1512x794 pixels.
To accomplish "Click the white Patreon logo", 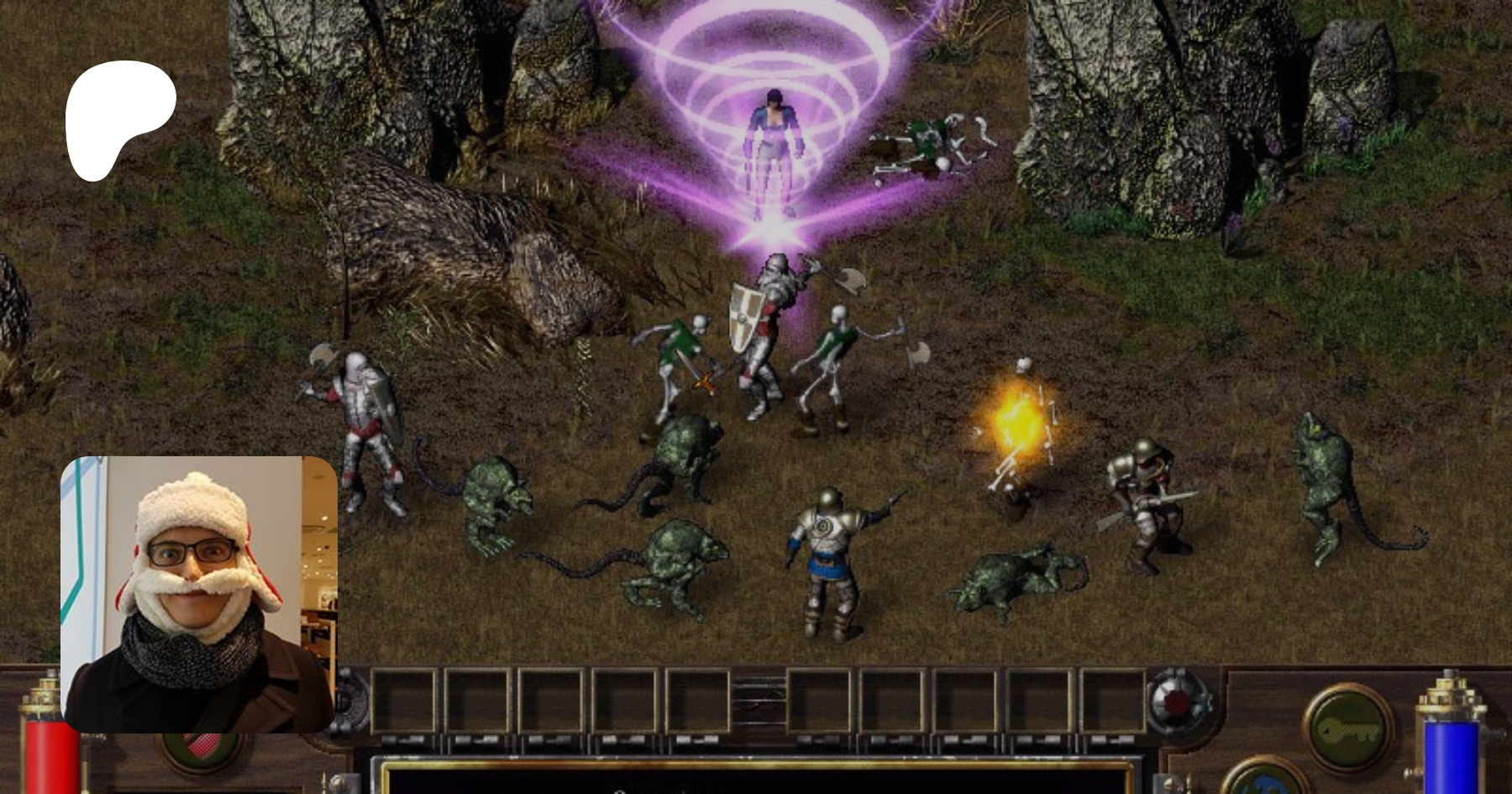I will [x=119, y=119].
